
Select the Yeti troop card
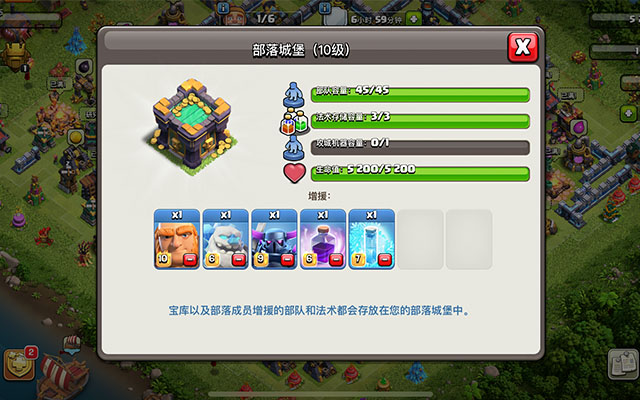point(225,238)
